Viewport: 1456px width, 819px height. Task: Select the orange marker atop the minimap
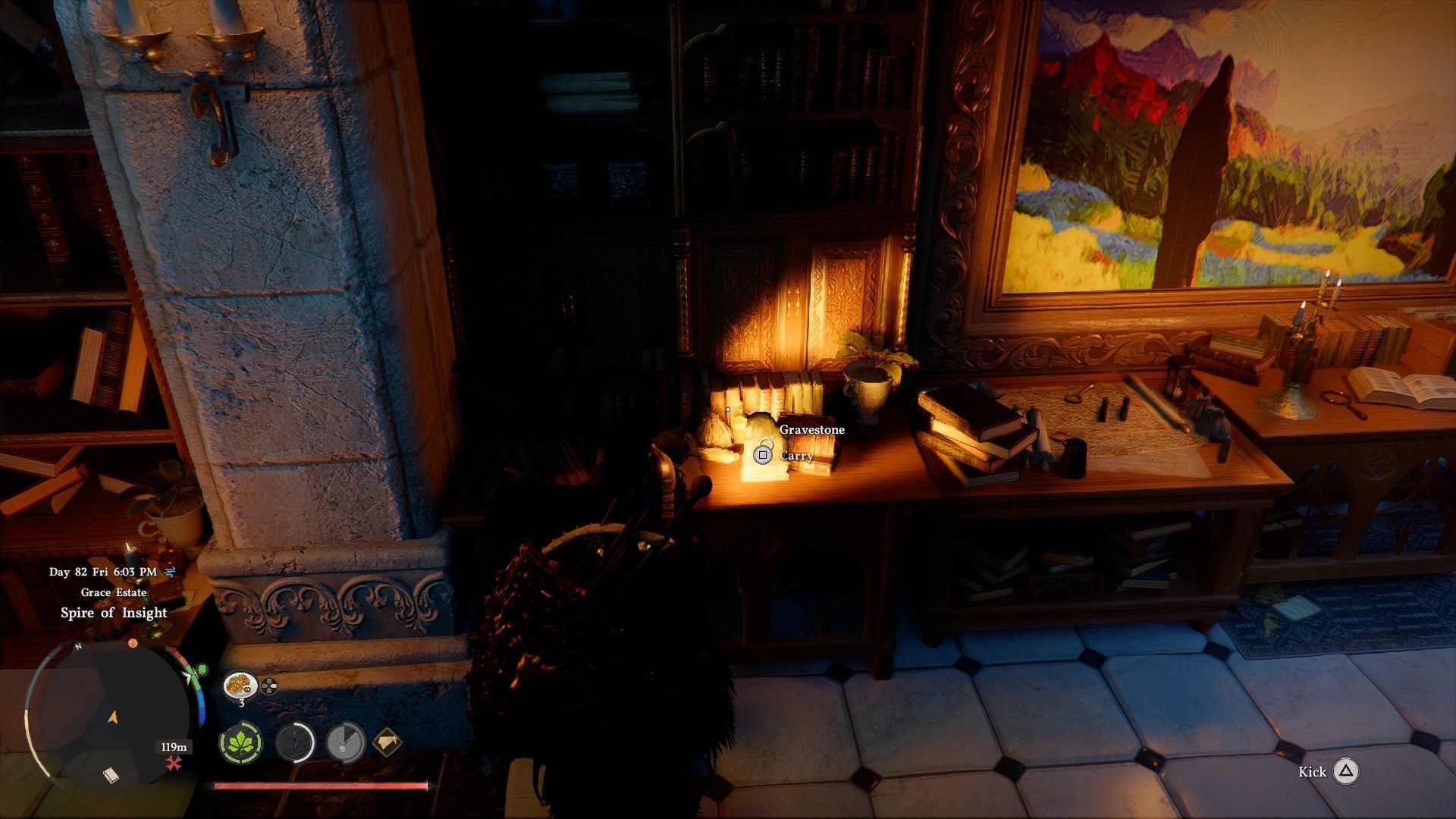tap(133, 644)
